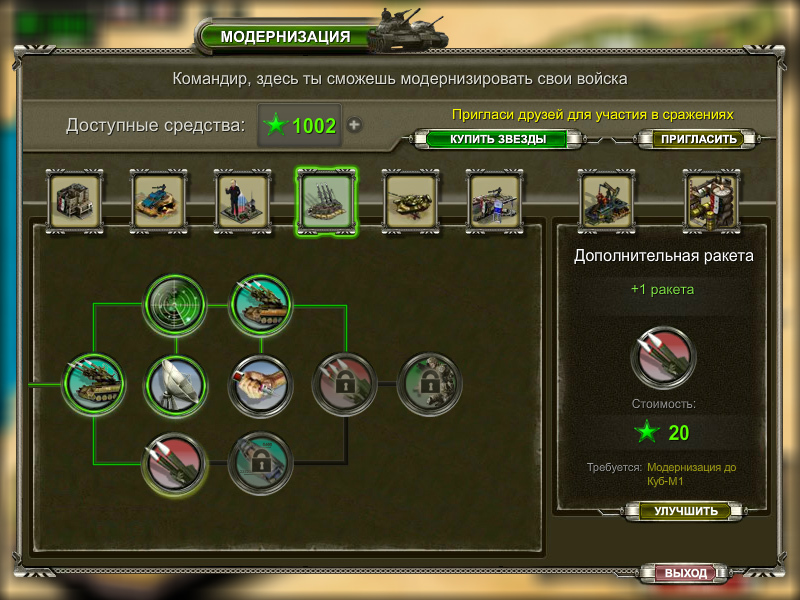
Task: Open the commander in suit category tab
Action: pyautogui.click(x=241, y=199)
